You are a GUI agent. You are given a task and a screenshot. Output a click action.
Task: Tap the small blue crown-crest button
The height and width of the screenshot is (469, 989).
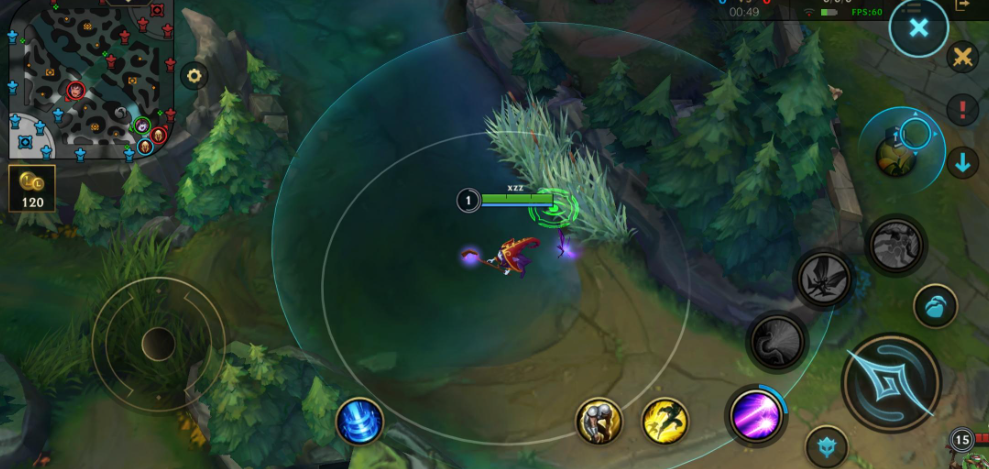click(826, 445)
